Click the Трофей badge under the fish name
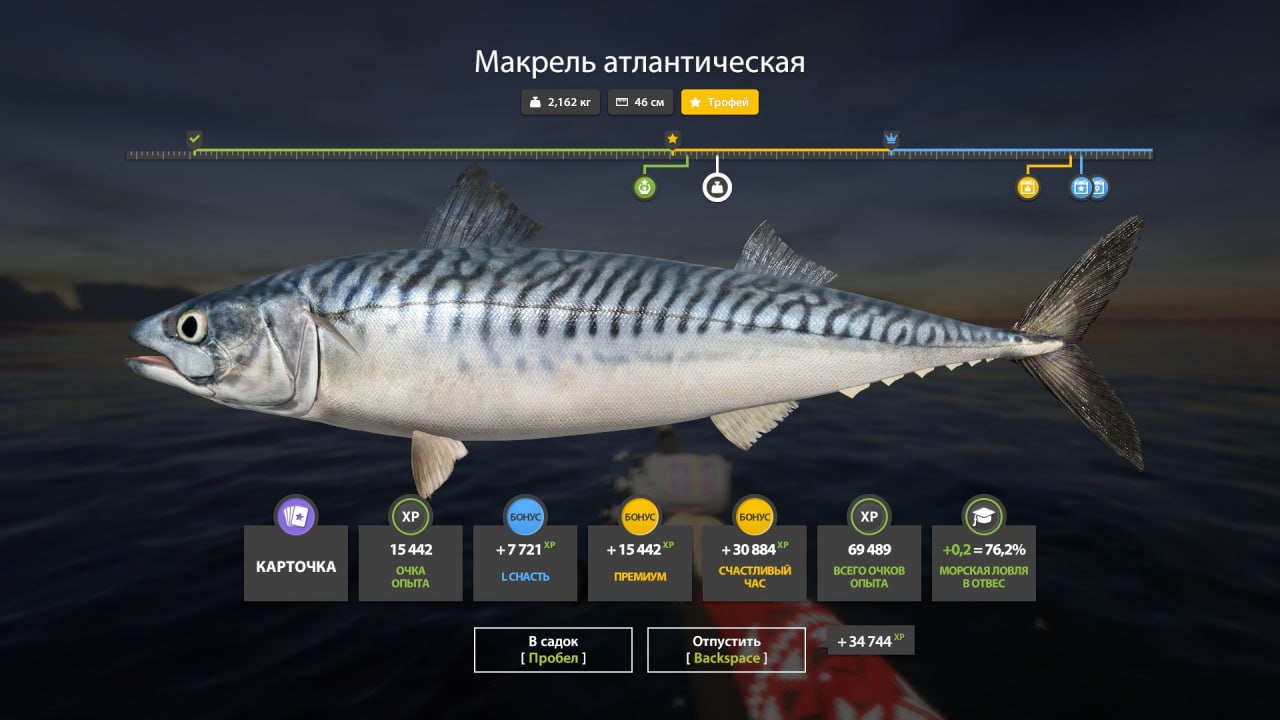Image resolution: width=1280 pixels, height=720 pixels. point(719,101)
